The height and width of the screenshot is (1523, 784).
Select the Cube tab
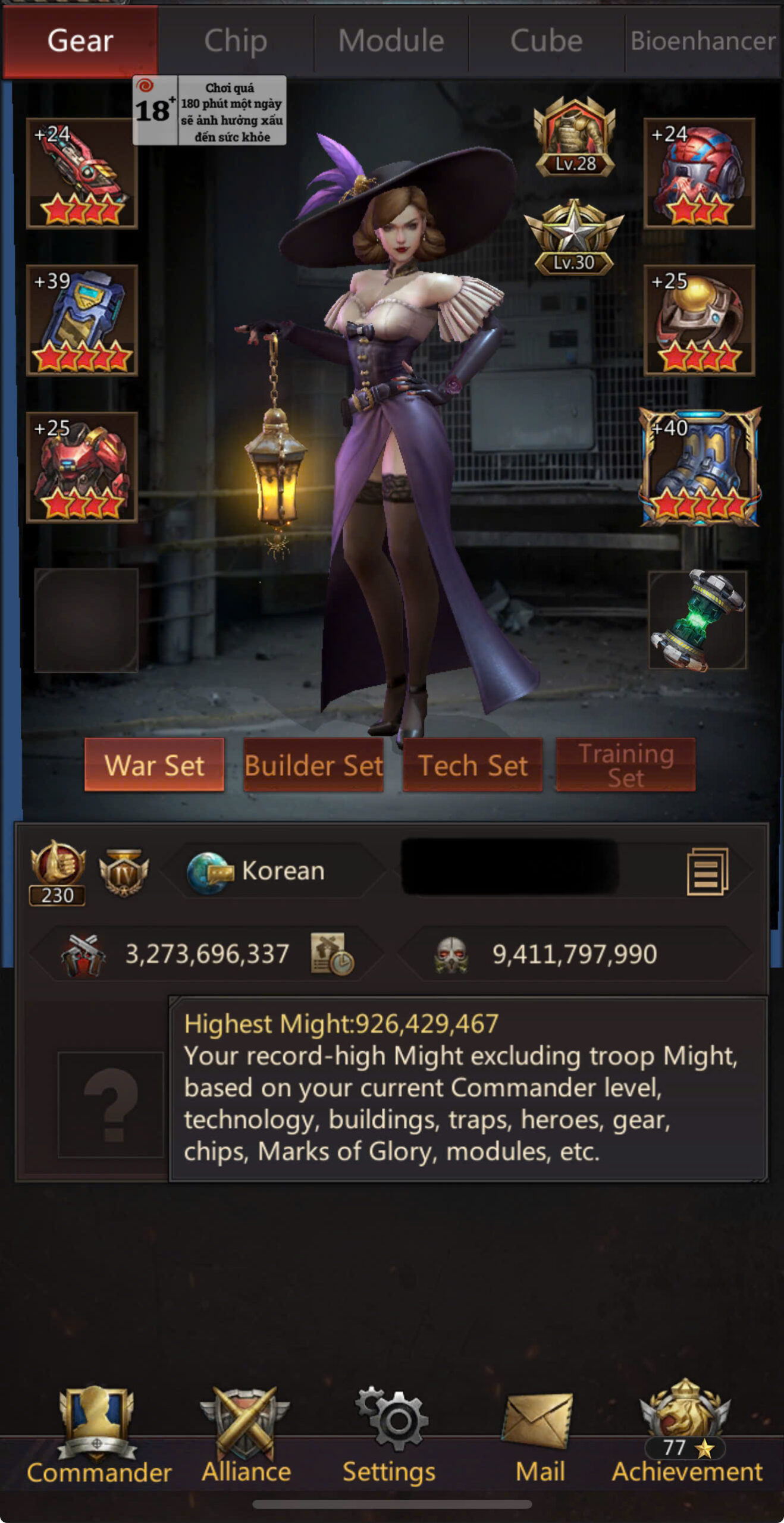(546, 41)
